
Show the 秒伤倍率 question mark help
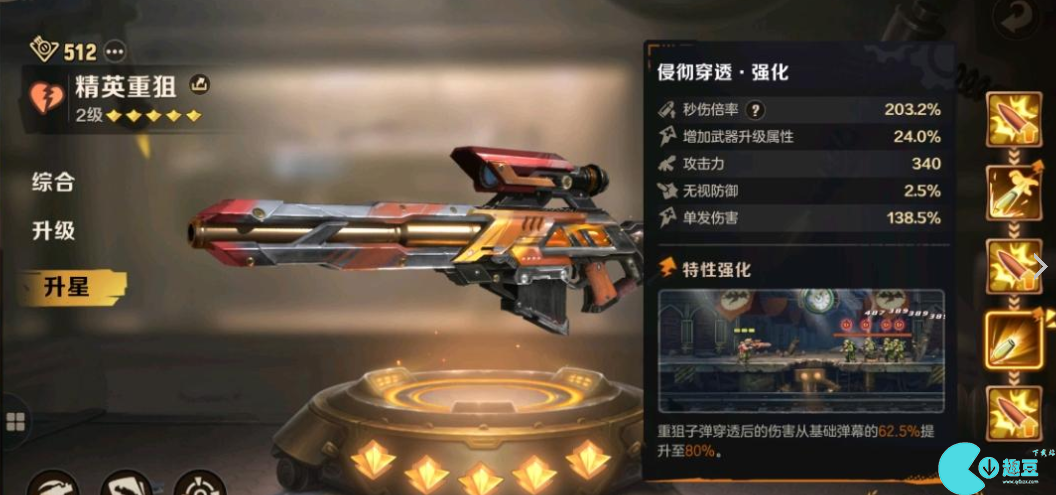757,110
